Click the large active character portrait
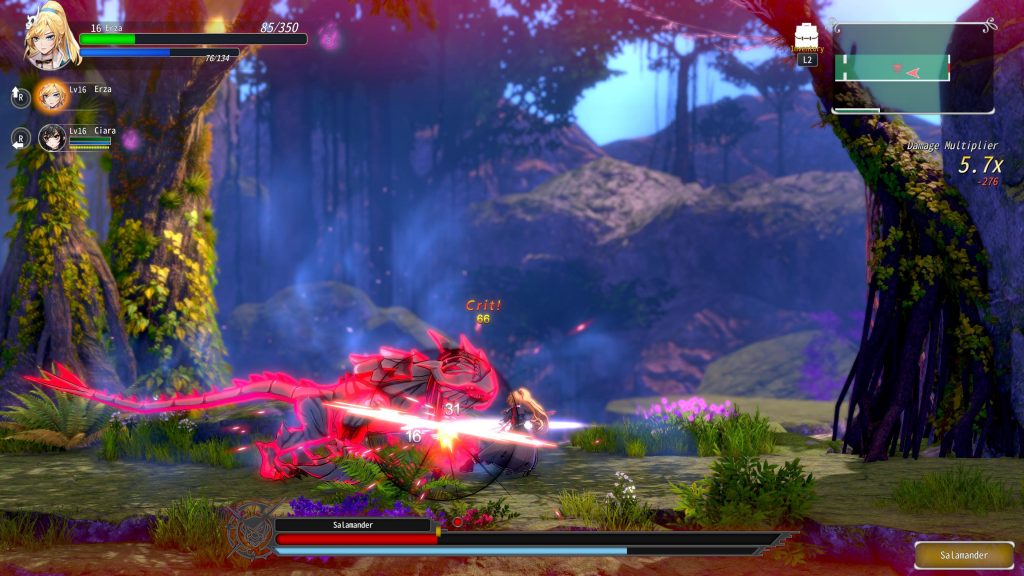This screenshot has width=1024, height=576. 50,35
